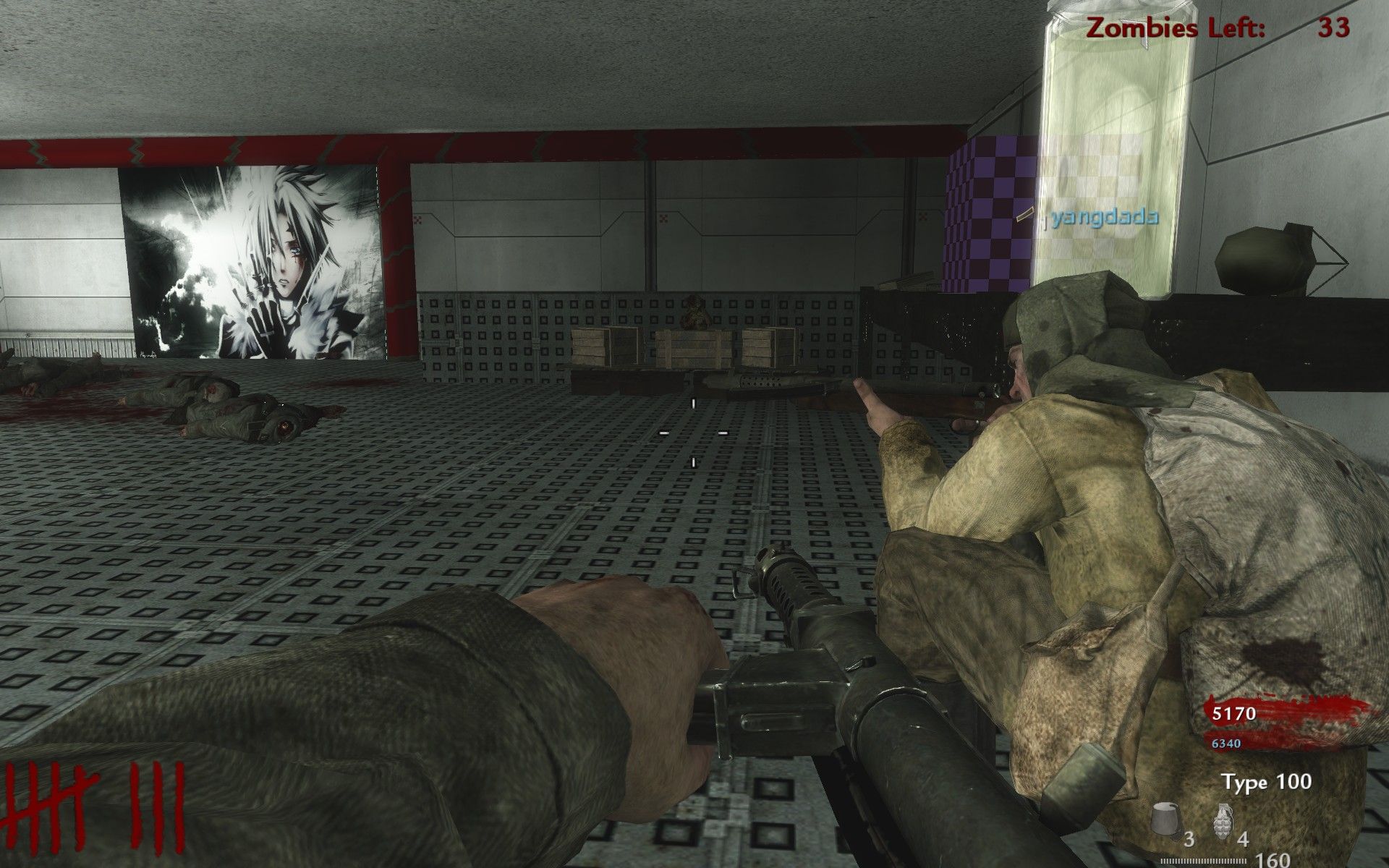The width and height of the screenshot is (1389, 868).
Task: Click the Type 100 weapon name
Action: coord(1266,782)
